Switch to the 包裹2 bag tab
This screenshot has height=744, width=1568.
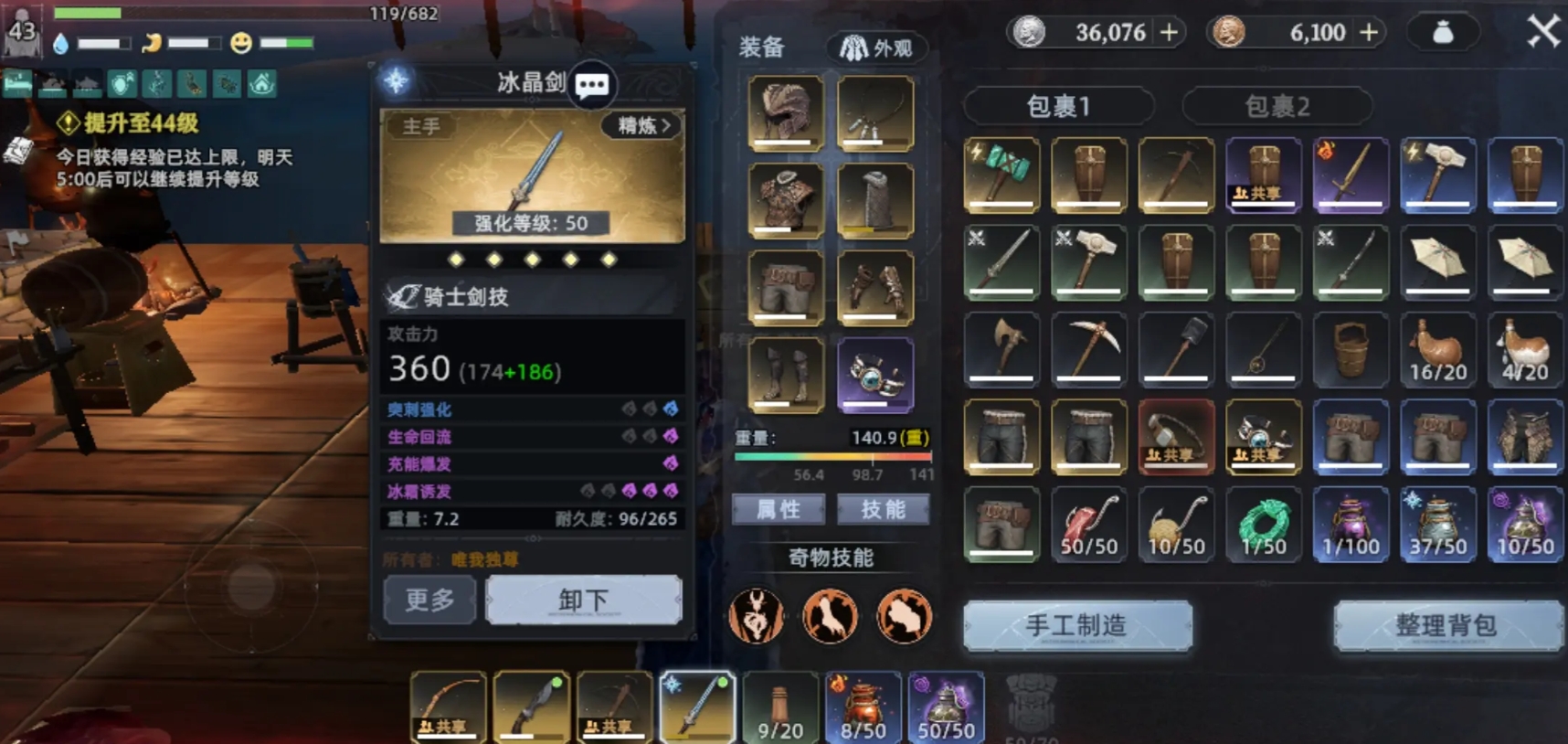coord(1277,106)
